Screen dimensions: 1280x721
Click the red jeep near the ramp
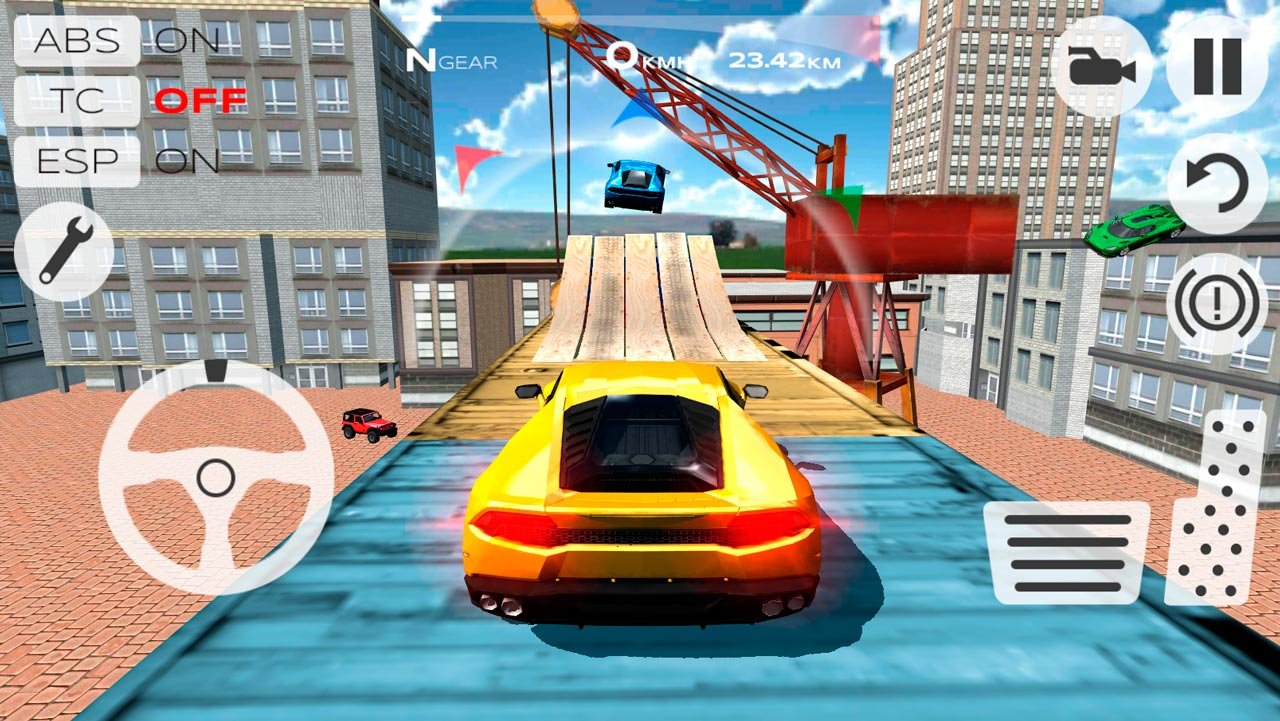point(370,425)
